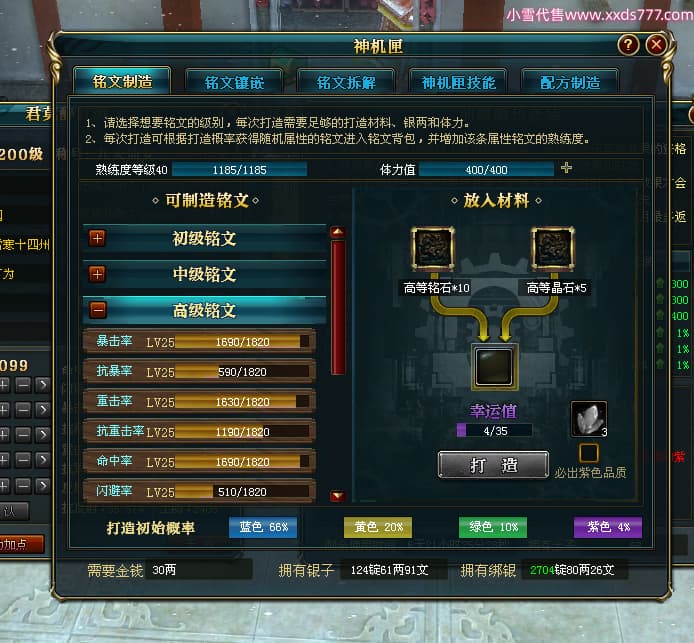The image size is (694, 643).
Task: Show the 神机匣技能 tab
Action: 458,81
